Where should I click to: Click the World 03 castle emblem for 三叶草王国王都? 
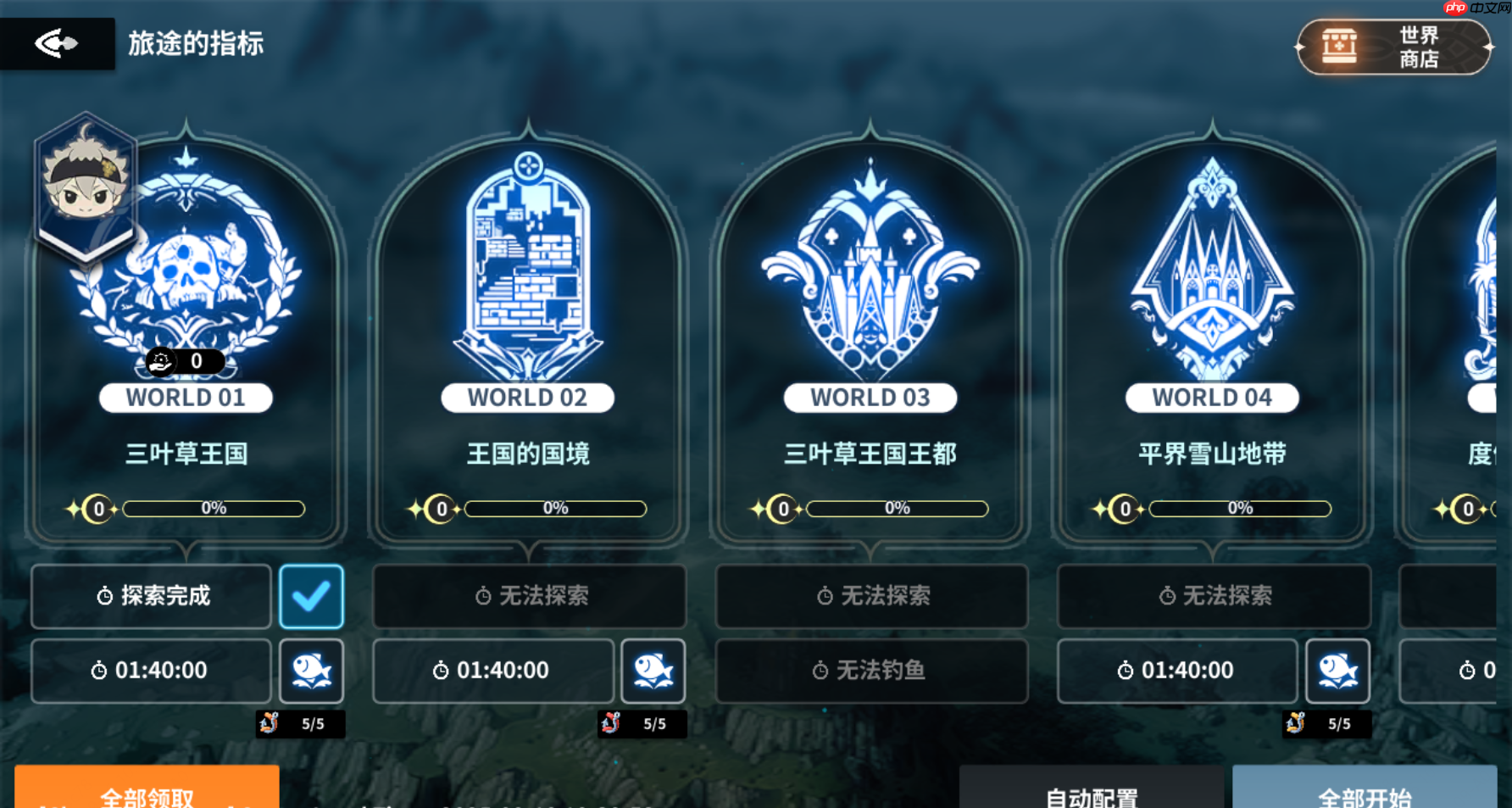point(870,263)
